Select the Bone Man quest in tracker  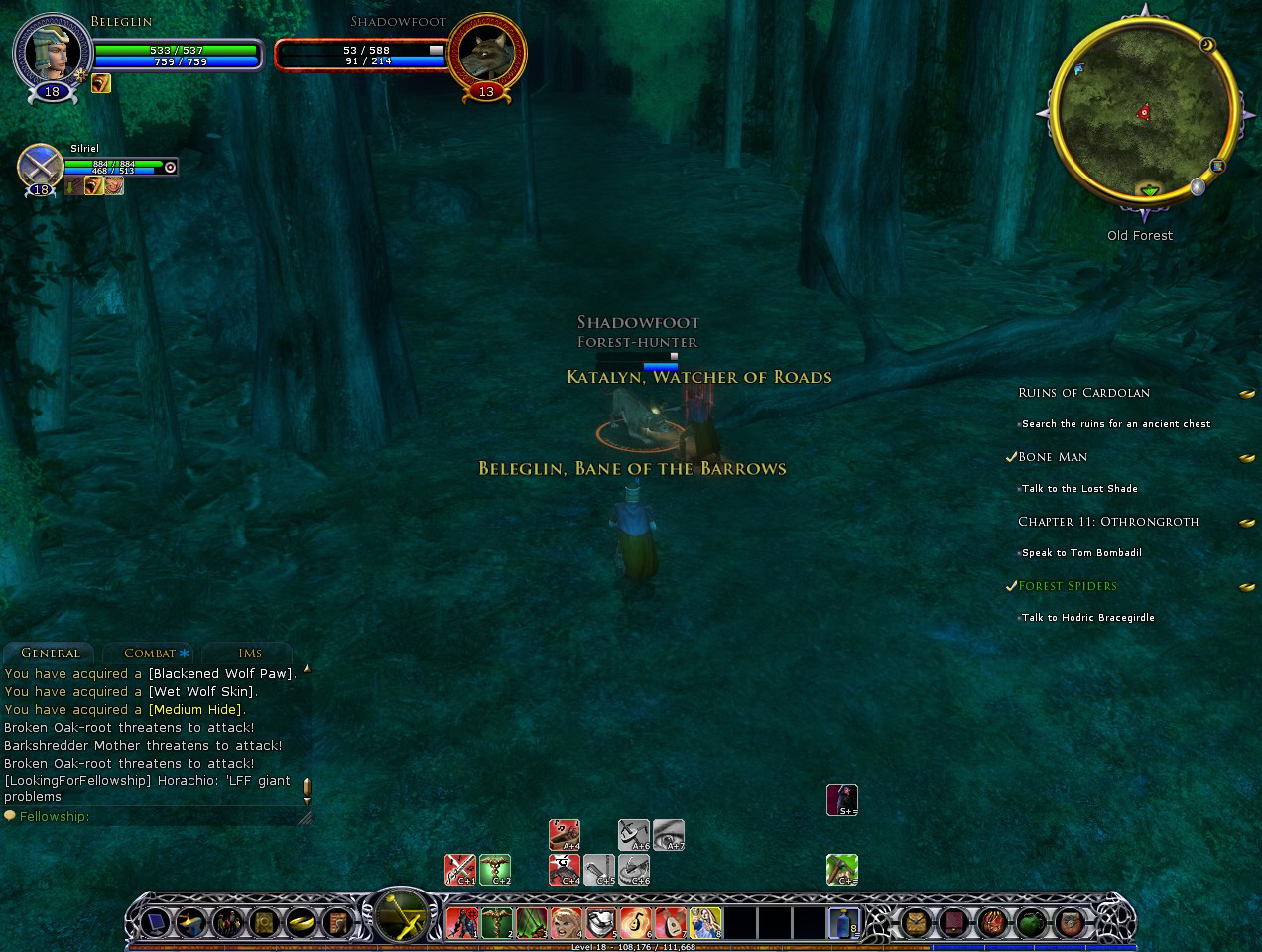pyautogui.click(x=1053, y=457)
